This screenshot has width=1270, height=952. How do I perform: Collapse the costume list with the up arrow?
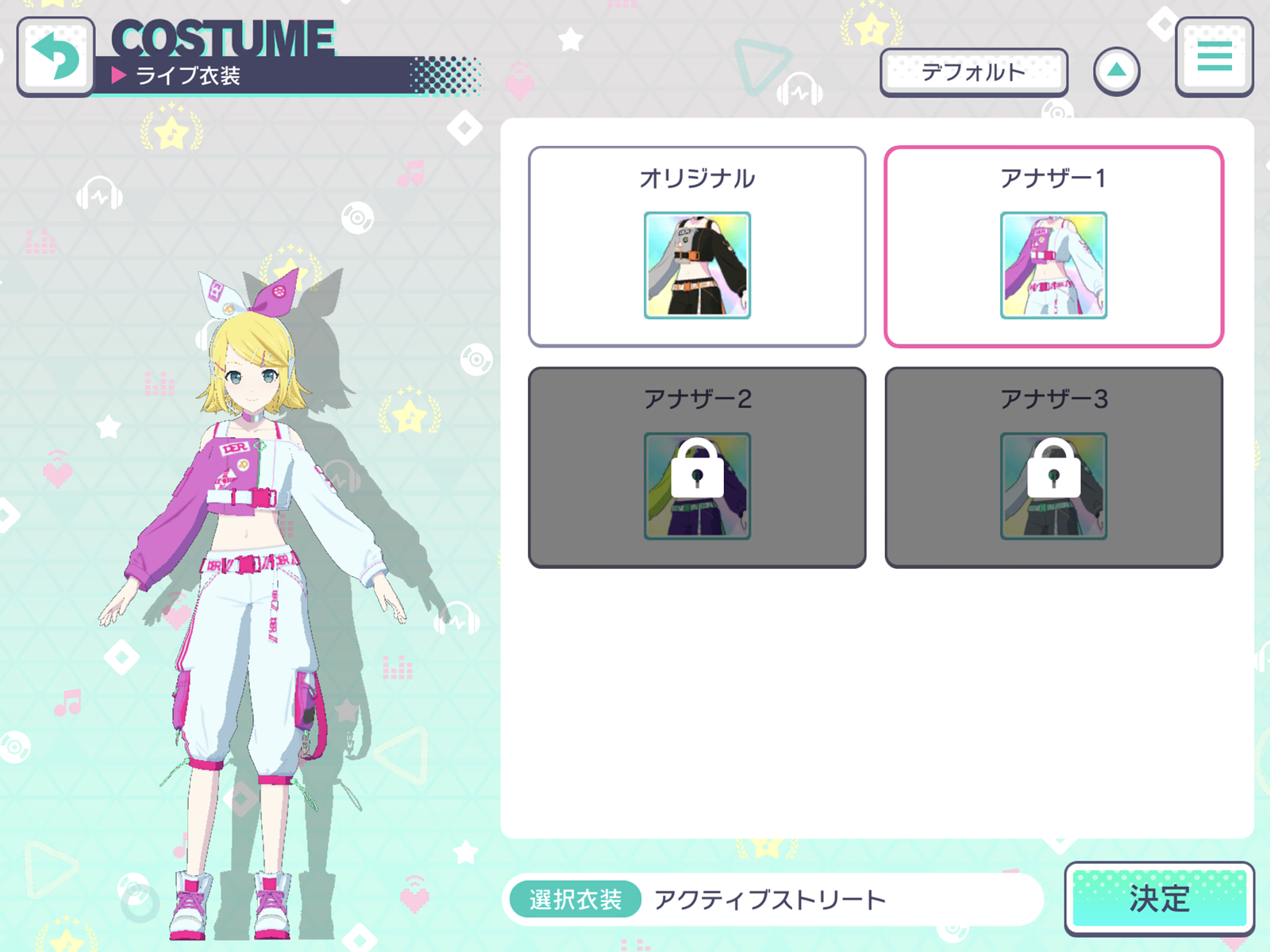click(x=1118, y=70)
